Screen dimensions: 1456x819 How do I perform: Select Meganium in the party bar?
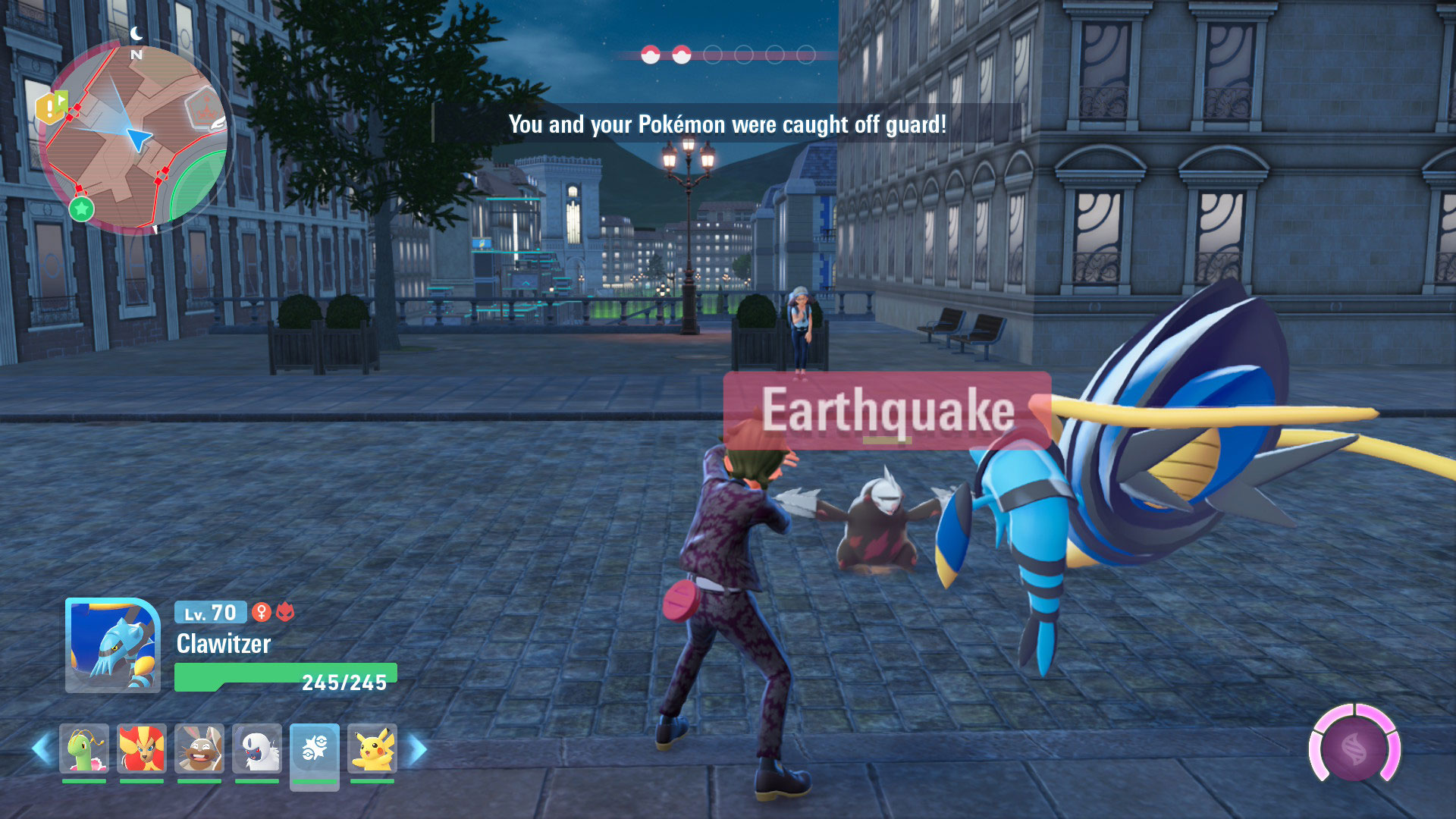coord(84,748)
